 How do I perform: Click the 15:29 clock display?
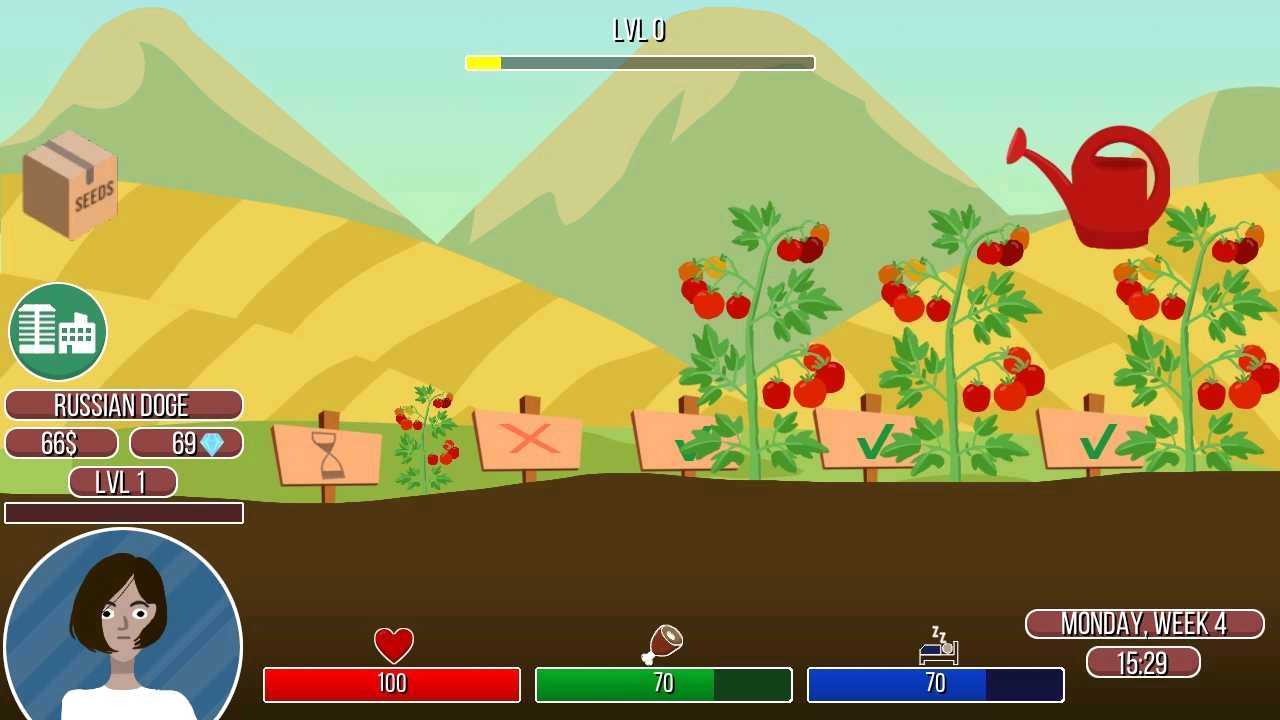click(1143, 662)
